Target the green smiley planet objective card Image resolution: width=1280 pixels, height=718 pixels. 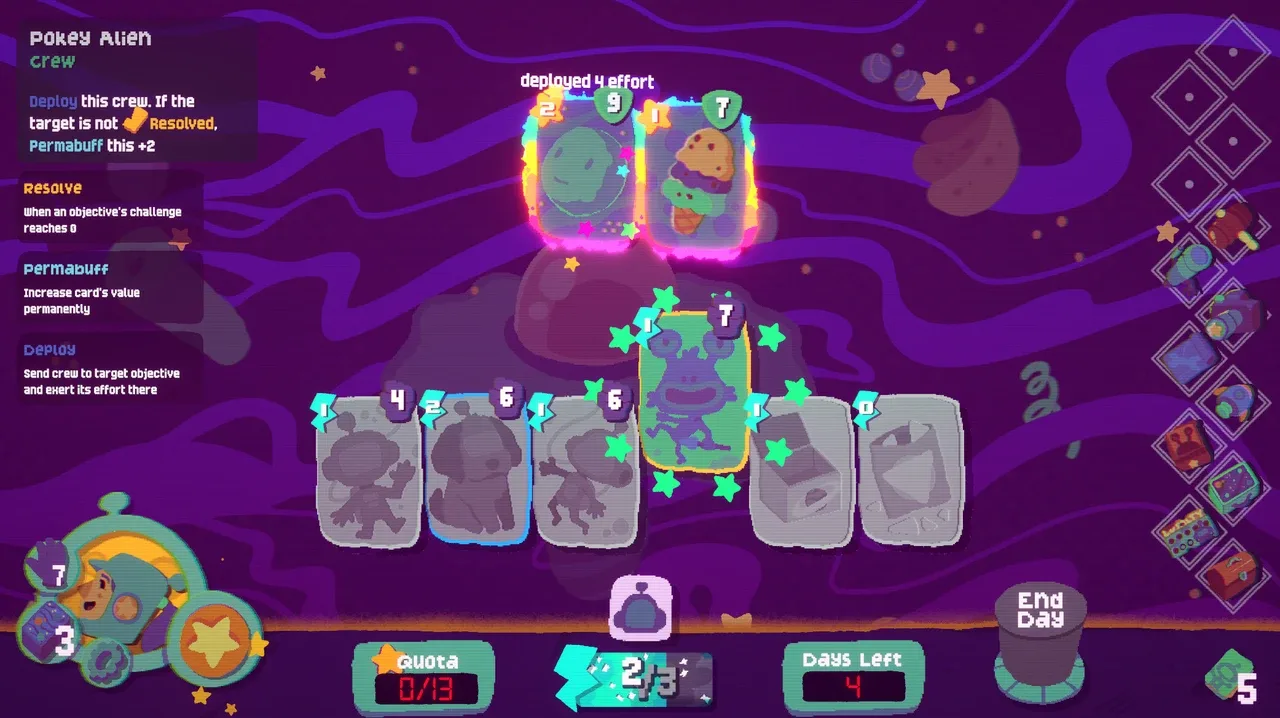point(578,170)
